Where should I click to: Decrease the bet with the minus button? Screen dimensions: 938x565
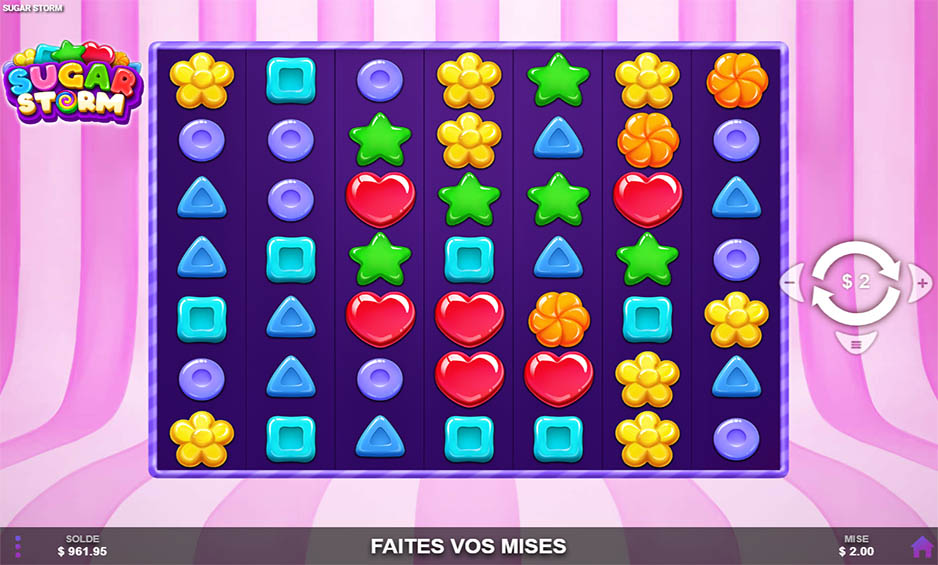click(x=789, y=282)
